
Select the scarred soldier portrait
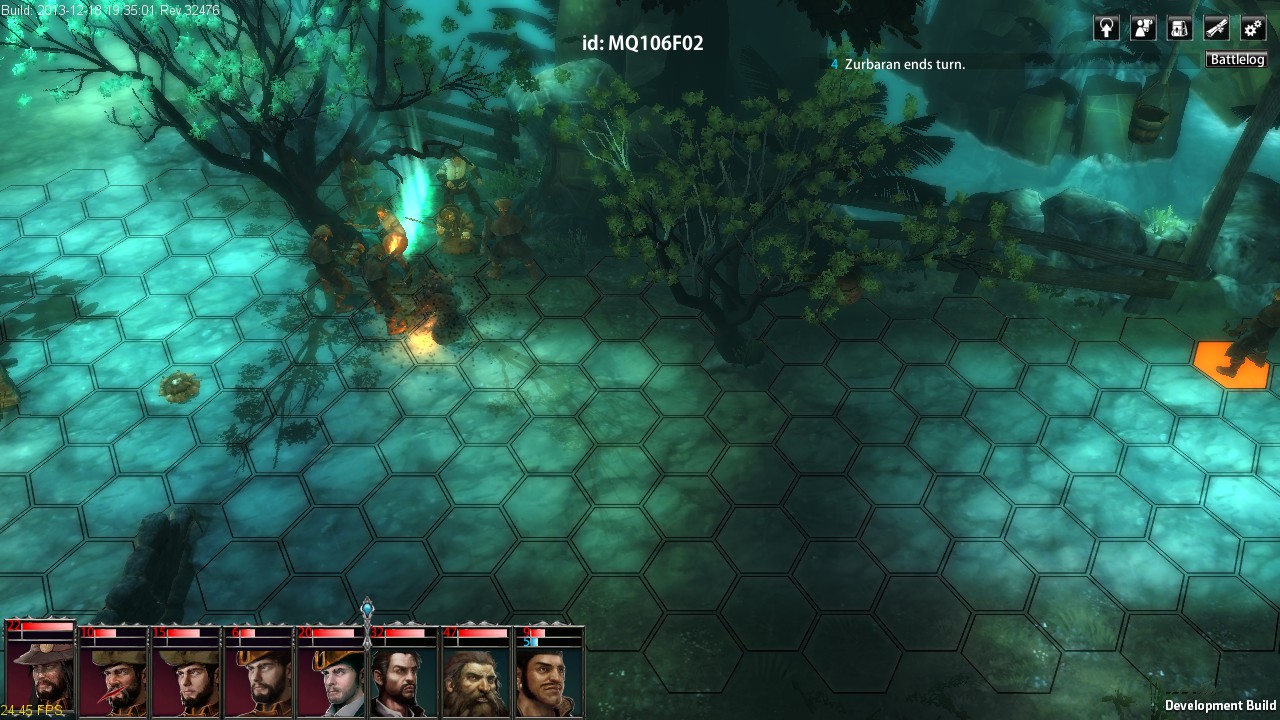(x=113, y=678)
